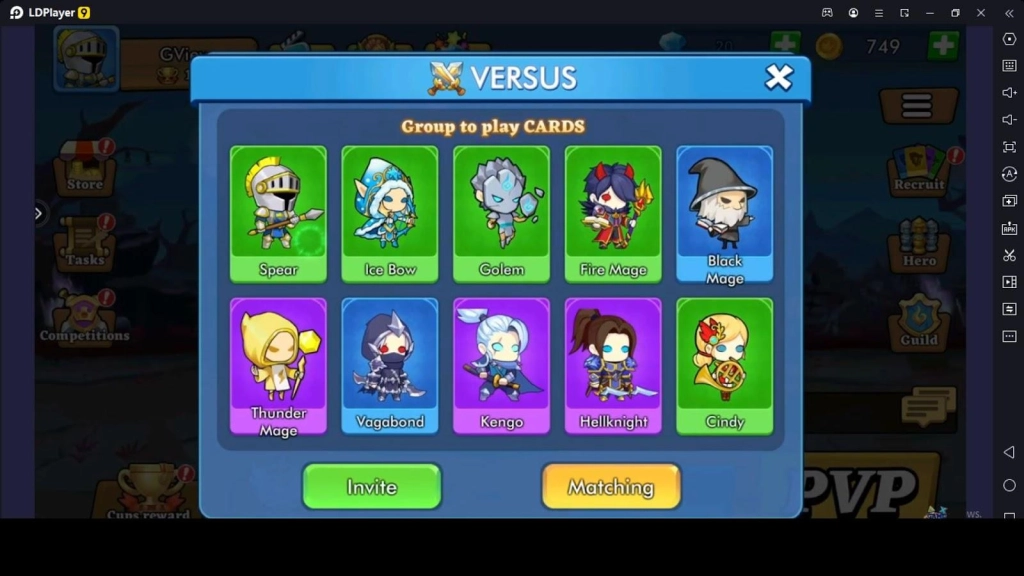Open the Store from the side menu
The image size is (1024, 576).
(x=85, y=170)
